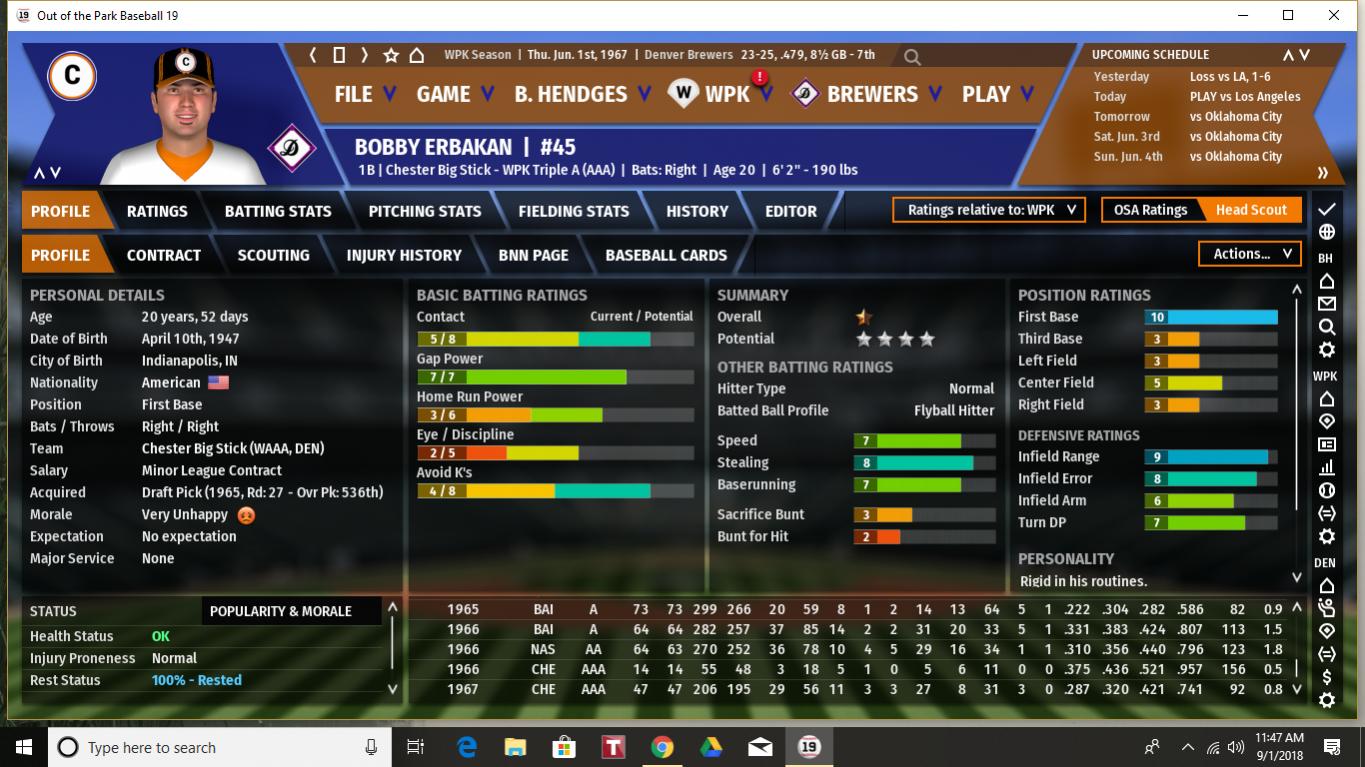The width and height of the screenshot is (1365, 767).
Task: Switch to the BATTING STATS tab
Action: 278,211
